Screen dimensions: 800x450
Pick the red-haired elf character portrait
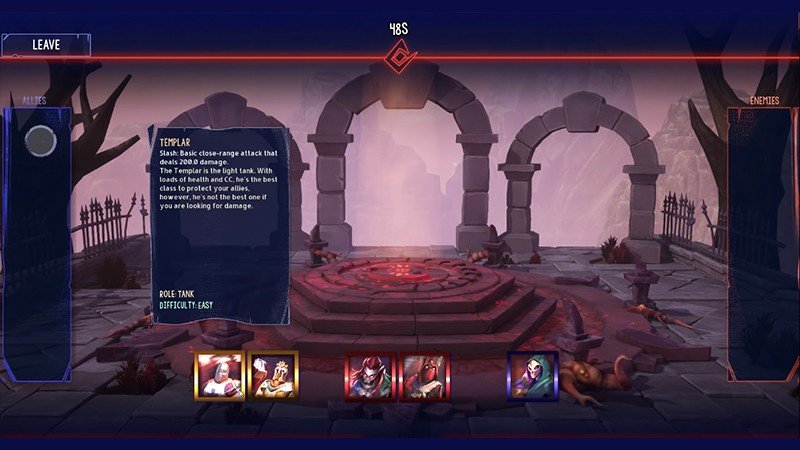[368, 375]
